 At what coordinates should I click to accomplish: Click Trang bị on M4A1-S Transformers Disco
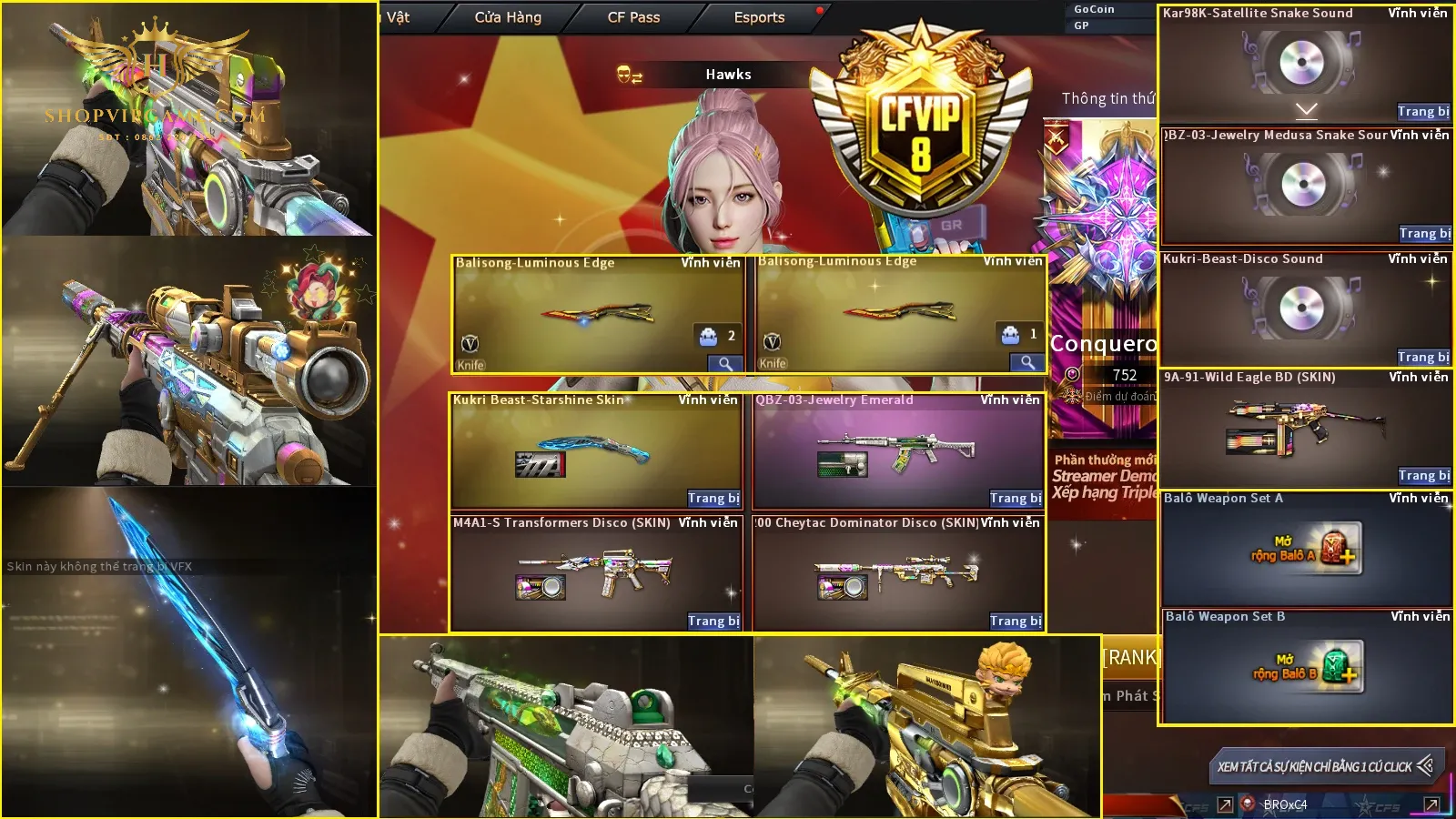click(716, 621)
